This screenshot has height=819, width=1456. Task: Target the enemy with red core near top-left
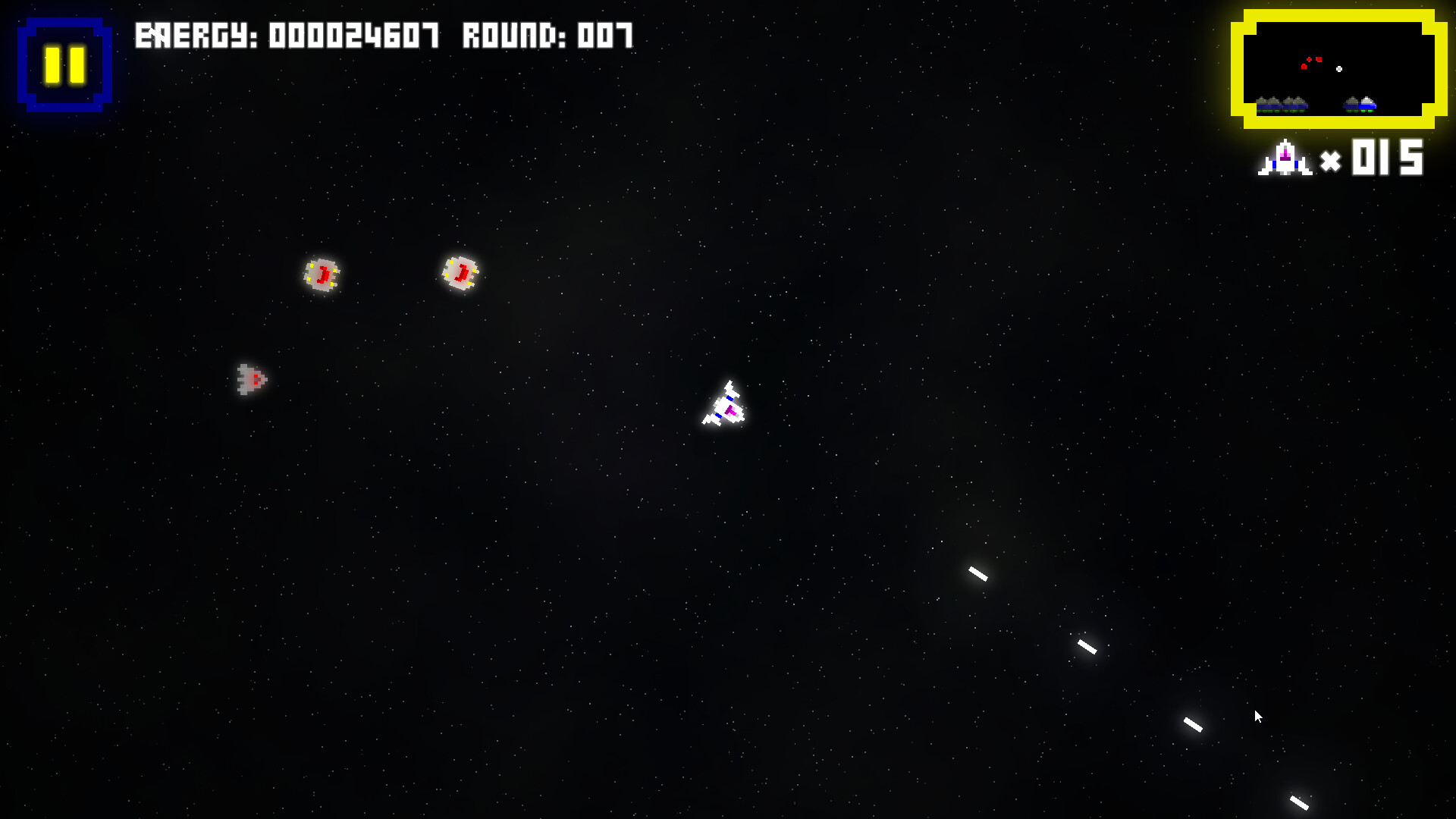322,275
